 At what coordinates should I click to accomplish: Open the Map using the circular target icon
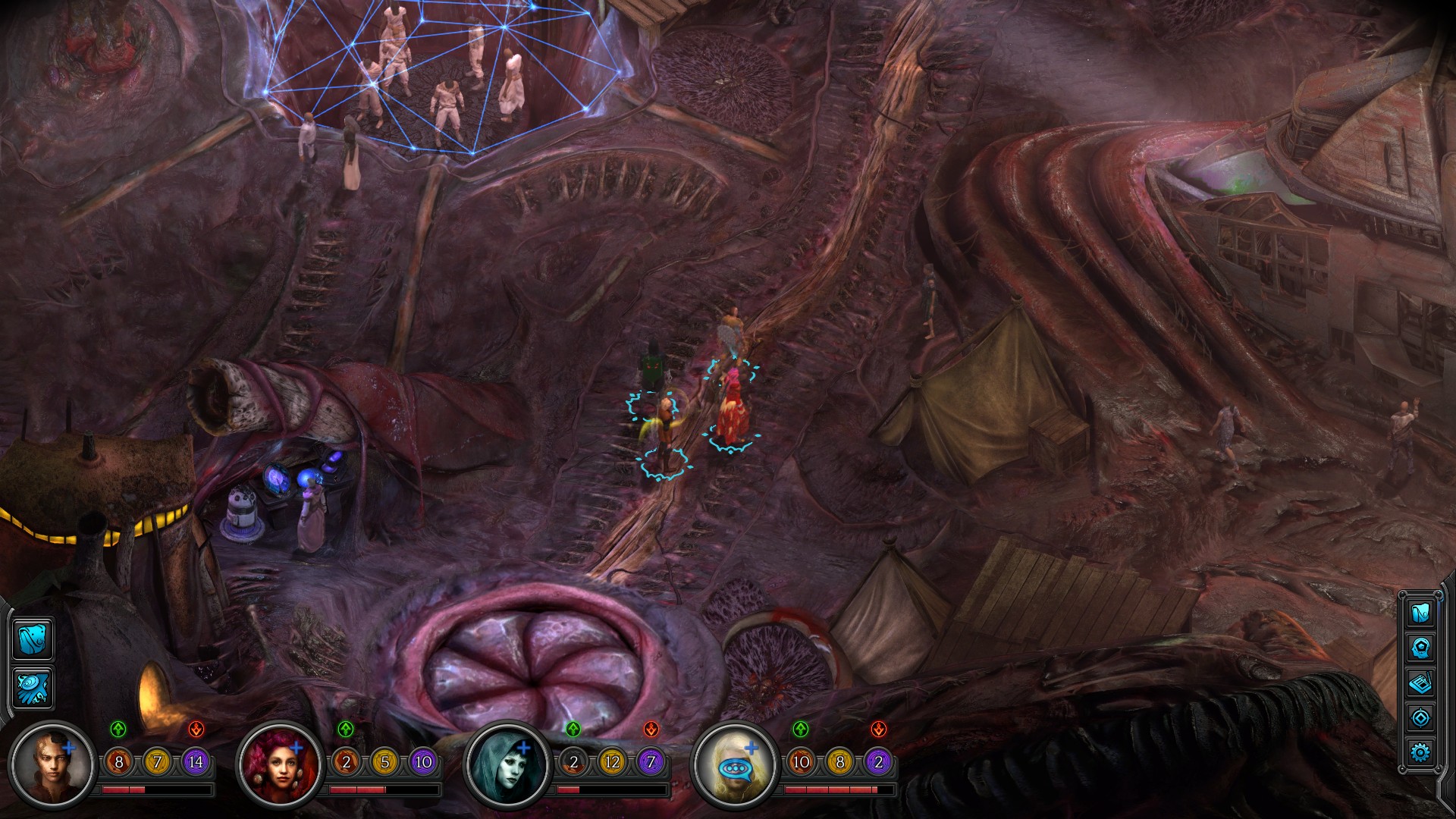tap(1420, 717)
